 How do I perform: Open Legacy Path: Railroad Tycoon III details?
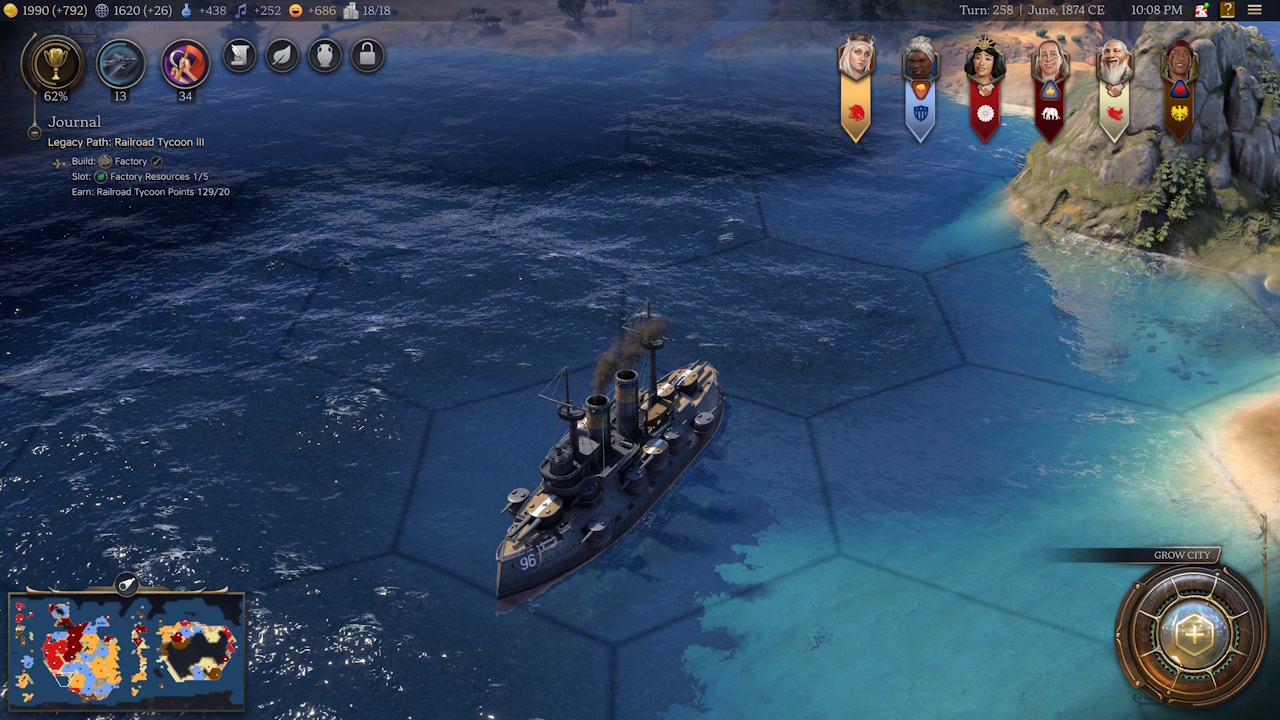(126, 142)
